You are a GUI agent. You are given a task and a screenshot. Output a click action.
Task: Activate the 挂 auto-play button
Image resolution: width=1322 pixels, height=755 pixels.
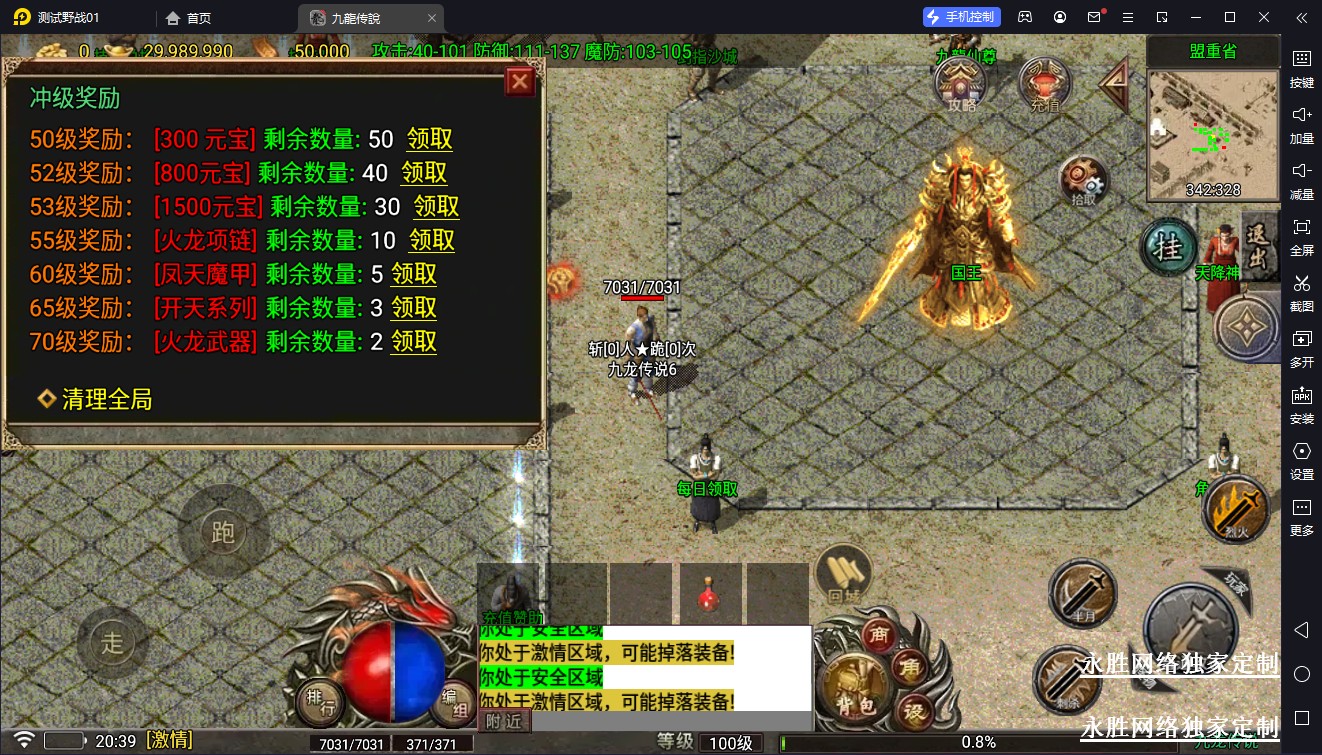(x=1168, y=246)
